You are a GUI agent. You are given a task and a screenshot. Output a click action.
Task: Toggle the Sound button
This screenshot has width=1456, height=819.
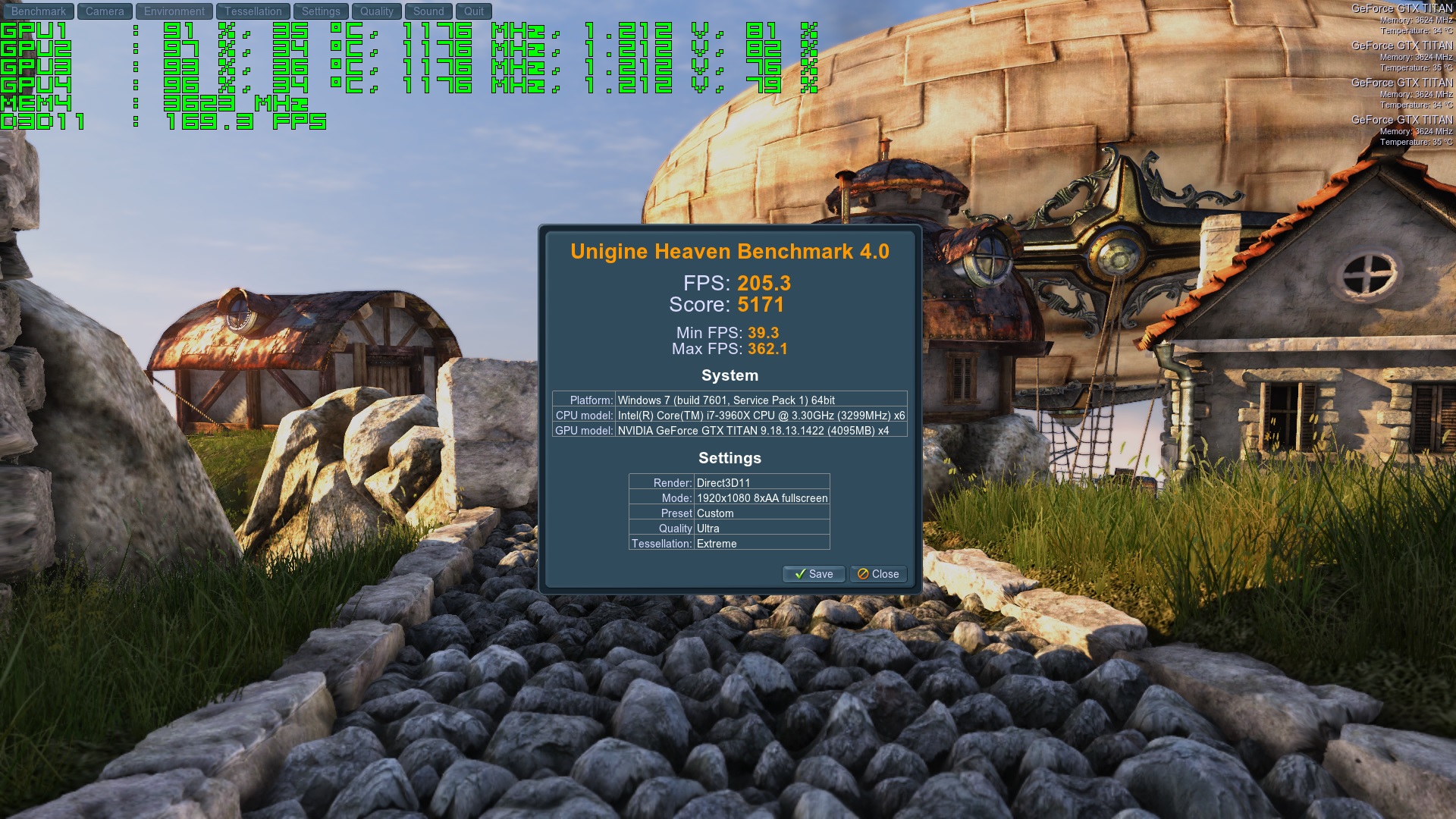tap(428, 11)
